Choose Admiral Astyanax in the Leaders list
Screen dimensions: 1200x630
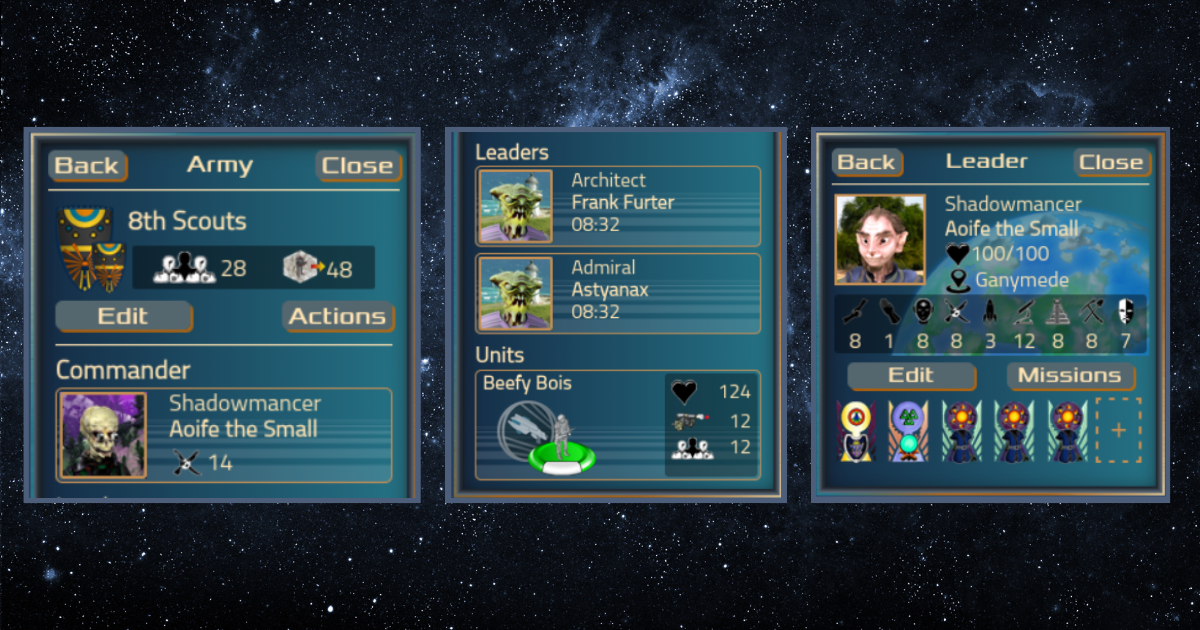point(617,293)
